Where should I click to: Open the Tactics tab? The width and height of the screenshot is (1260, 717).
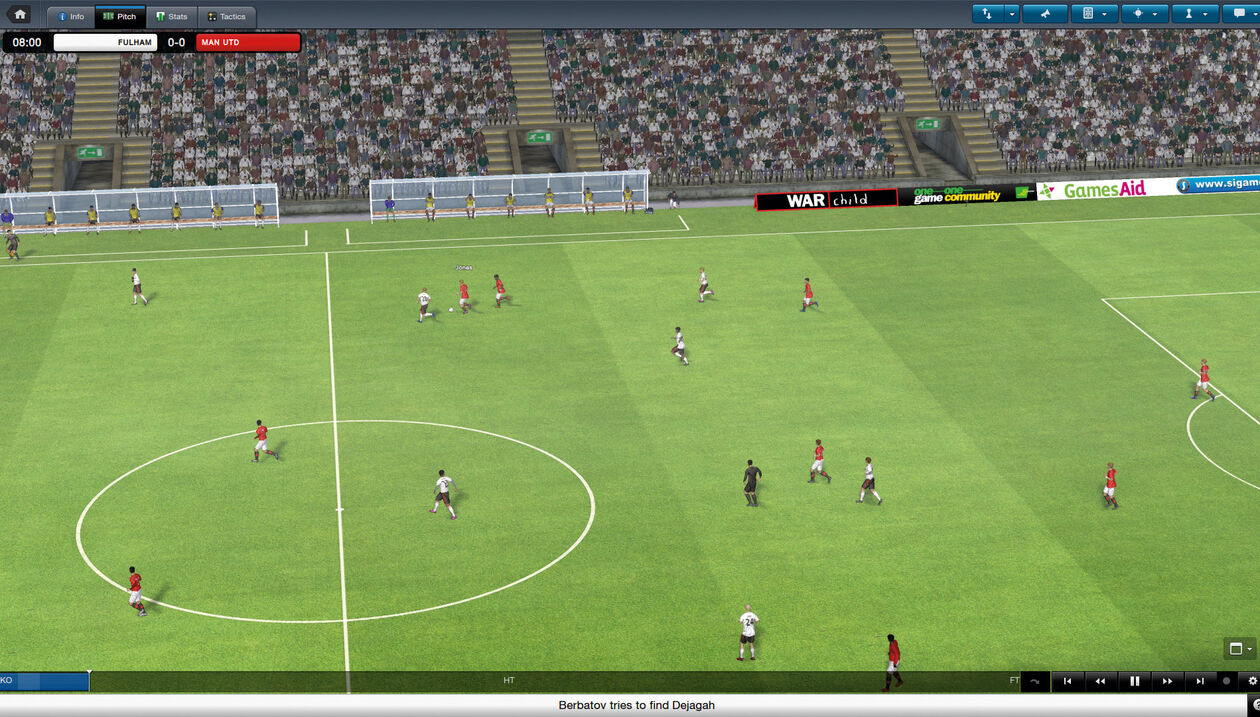(x=227, y=17)
